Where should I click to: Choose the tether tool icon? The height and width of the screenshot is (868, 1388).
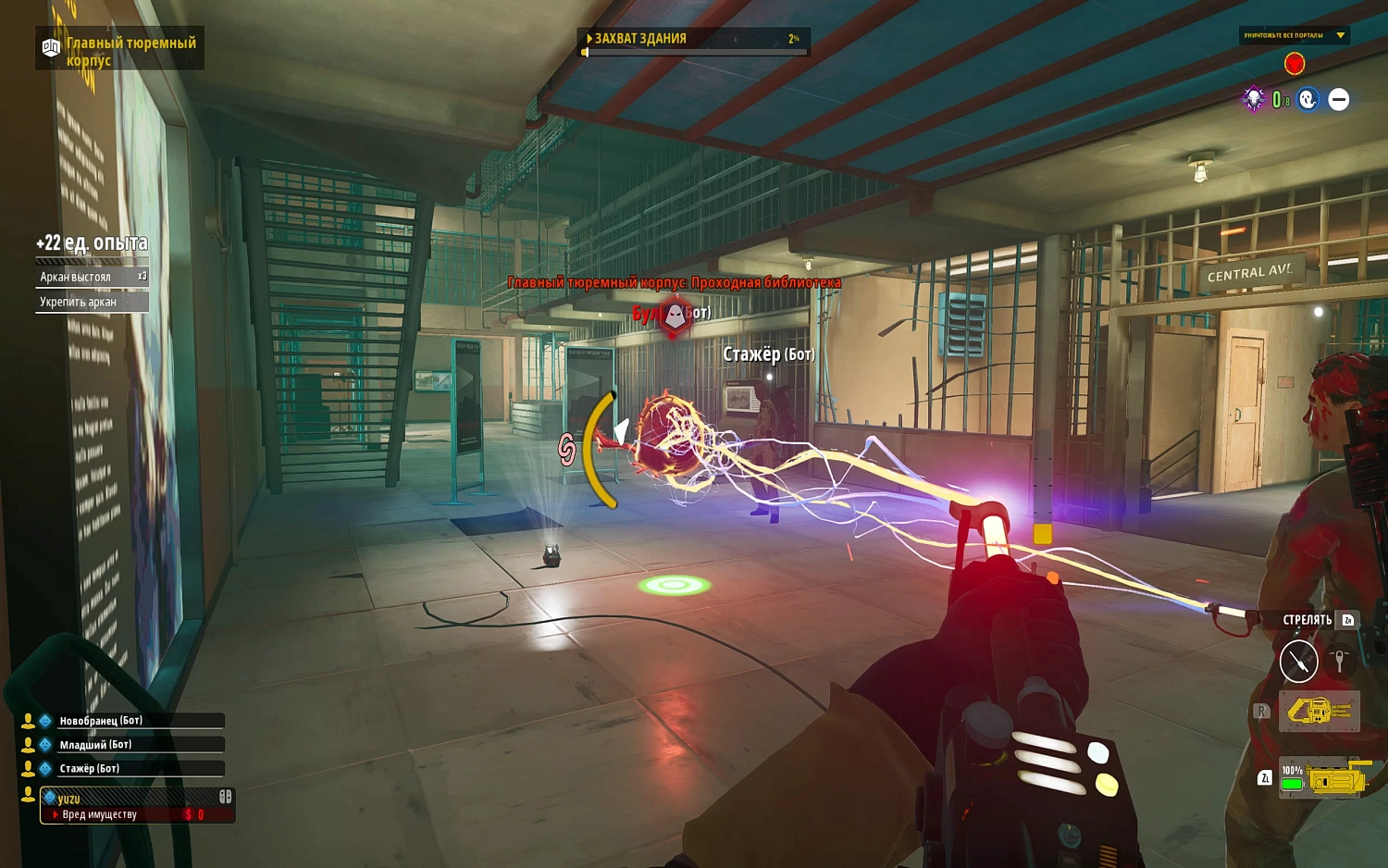[x=1339, y=661]
